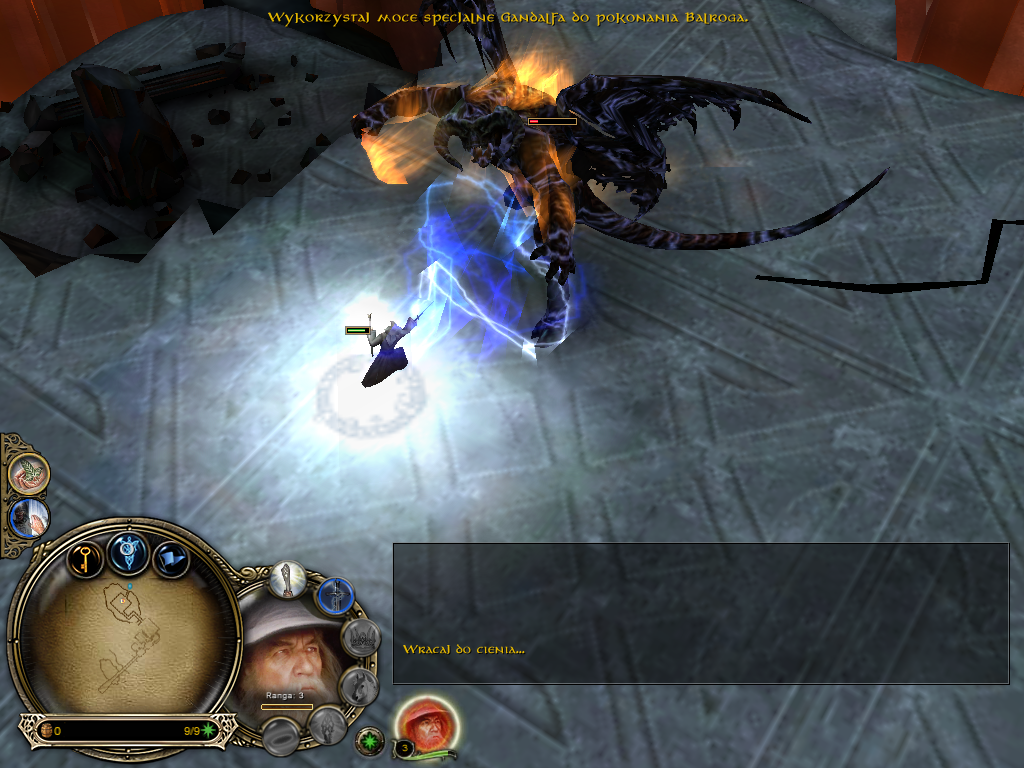This screenshot has width=1024, height=768.
Task: Select the greyed-out crown ability
Action: click(x=360, y=638)
